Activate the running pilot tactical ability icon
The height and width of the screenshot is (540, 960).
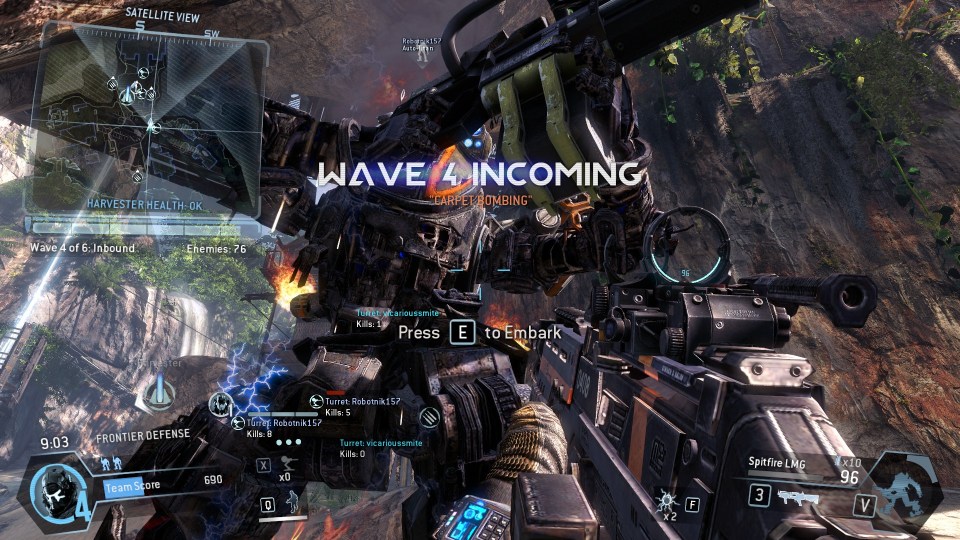(x=294, y=503)
